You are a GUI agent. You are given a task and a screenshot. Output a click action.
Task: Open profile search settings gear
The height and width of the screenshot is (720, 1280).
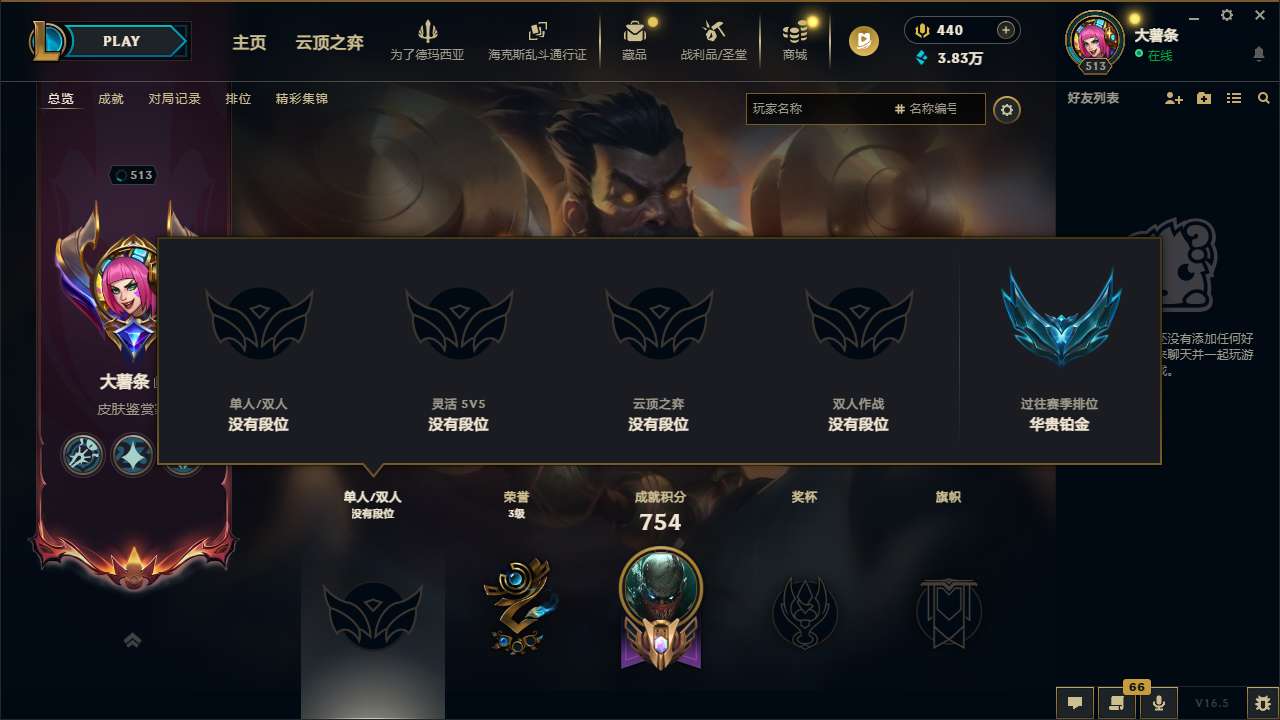(1006, 109)
